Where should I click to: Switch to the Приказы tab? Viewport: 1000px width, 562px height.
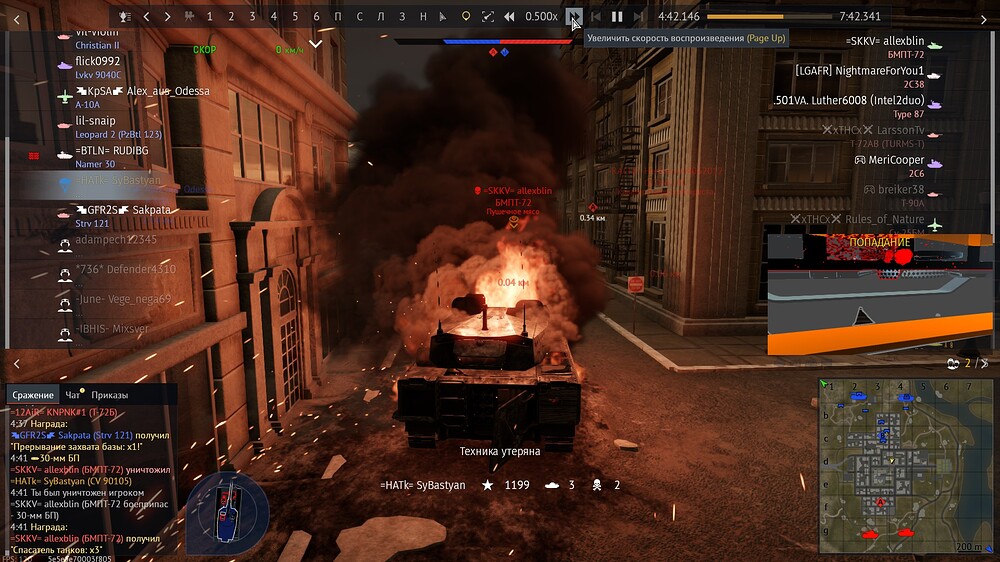pyautogui.click(x=109, y=395)
